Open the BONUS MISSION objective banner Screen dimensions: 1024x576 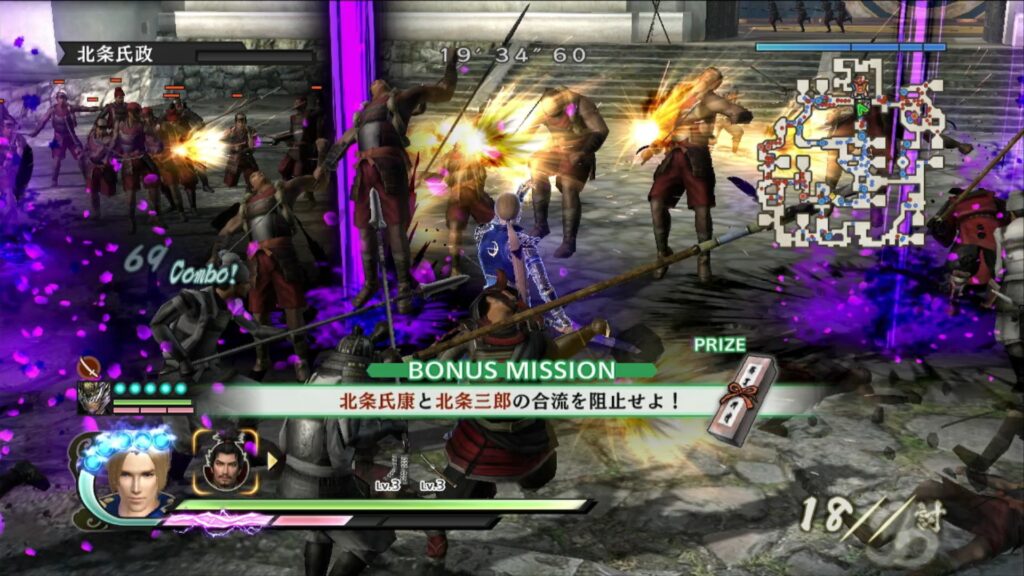511,371
